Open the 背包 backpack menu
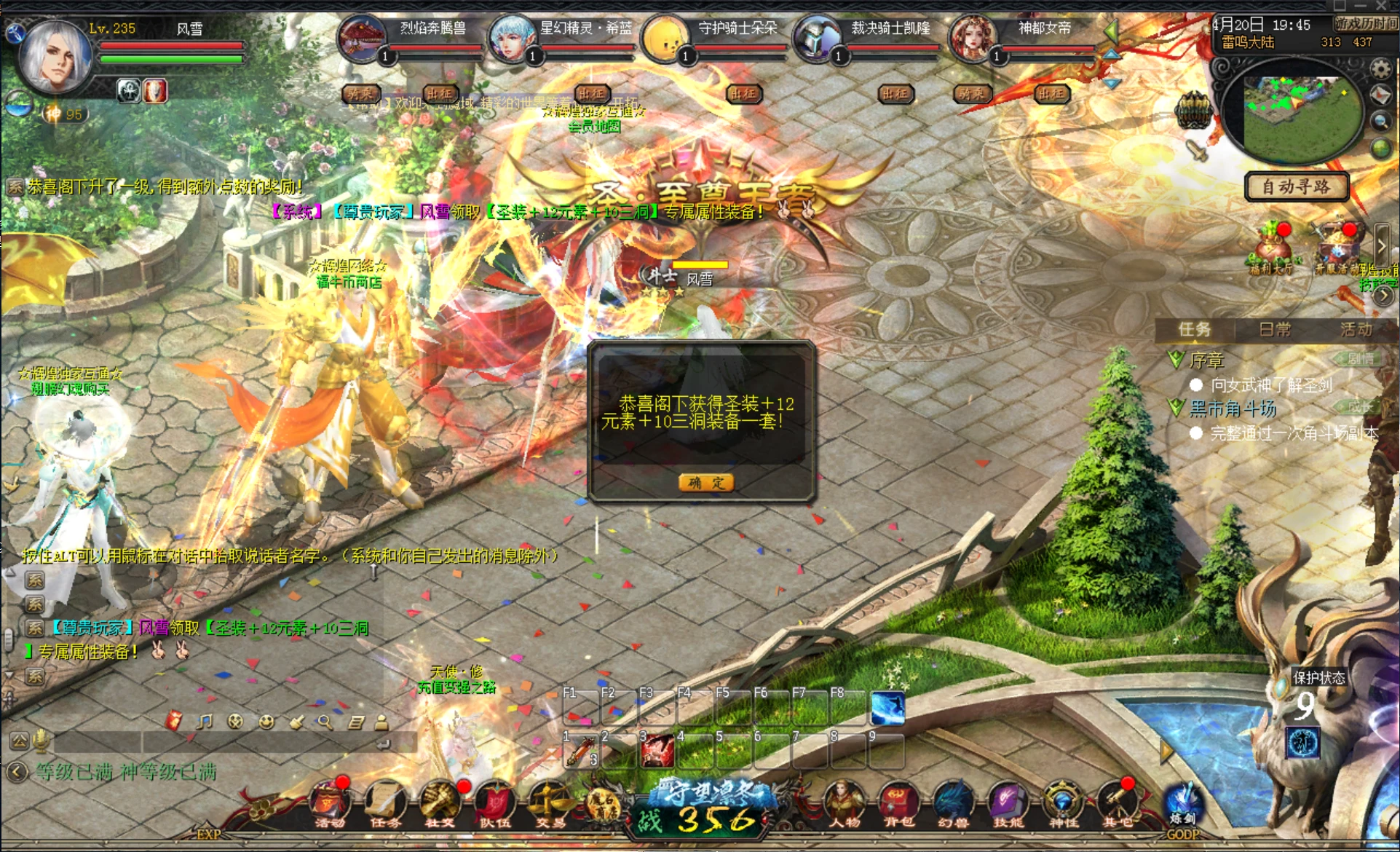This screenshot has height=852, width=1400. (898, 805)
